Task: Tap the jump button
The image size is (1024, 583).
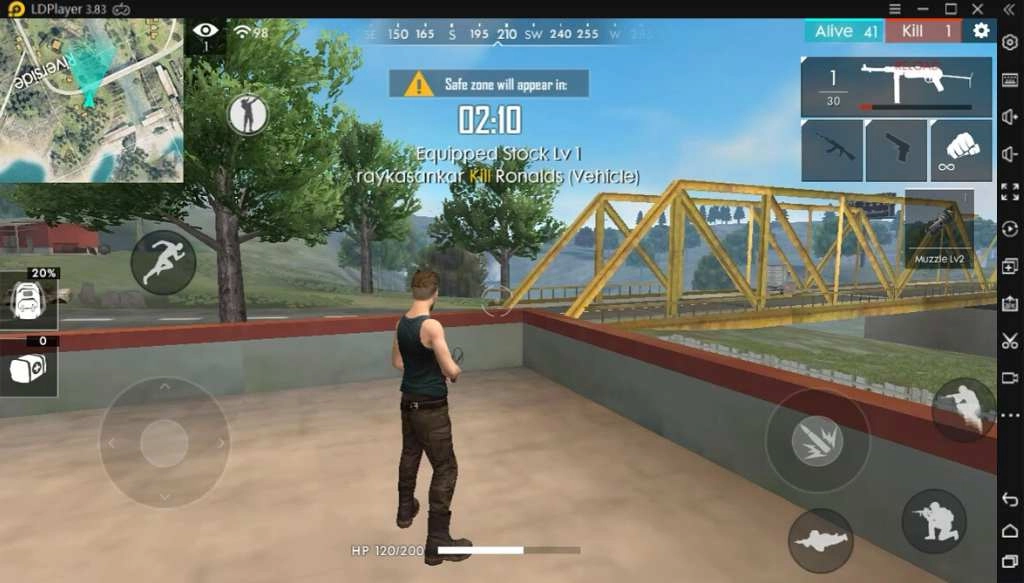Action: [964, 410]
